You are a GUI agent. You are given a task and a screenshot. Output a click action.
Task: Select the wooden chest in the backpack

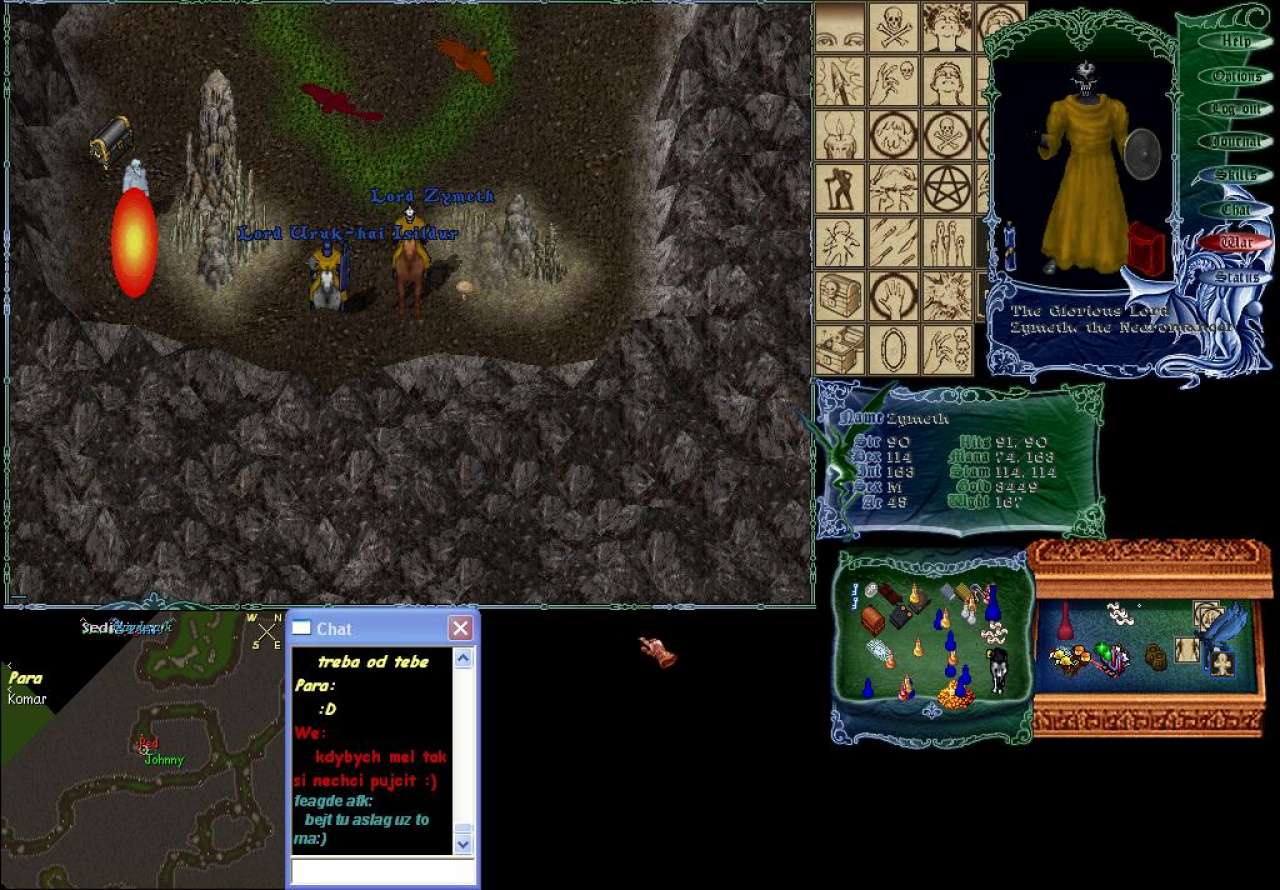(x=873, y=620)
